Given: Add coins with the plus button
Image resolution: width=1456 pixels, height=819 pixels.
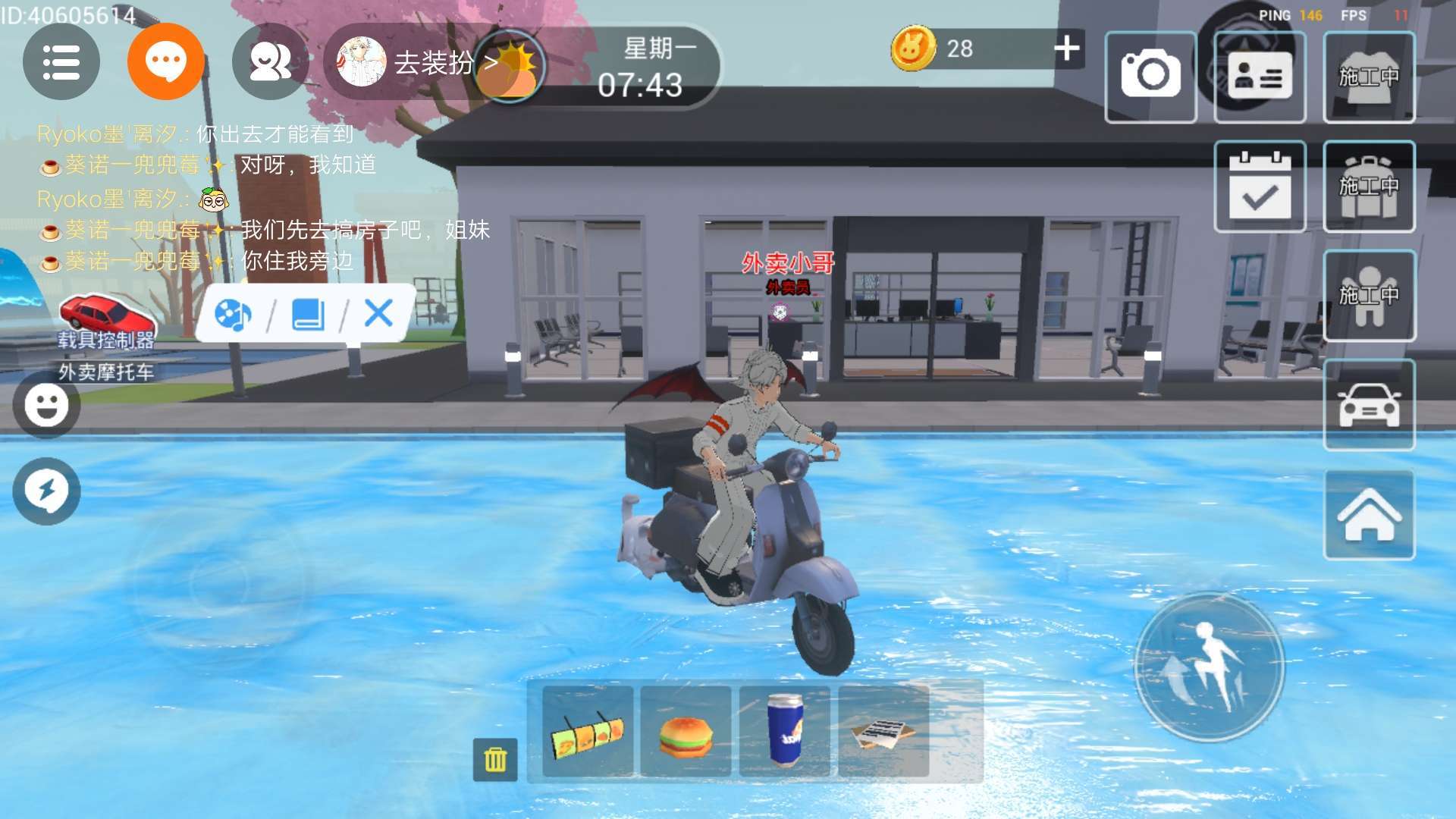Looking at the screenshot, I should point(1067,49).
